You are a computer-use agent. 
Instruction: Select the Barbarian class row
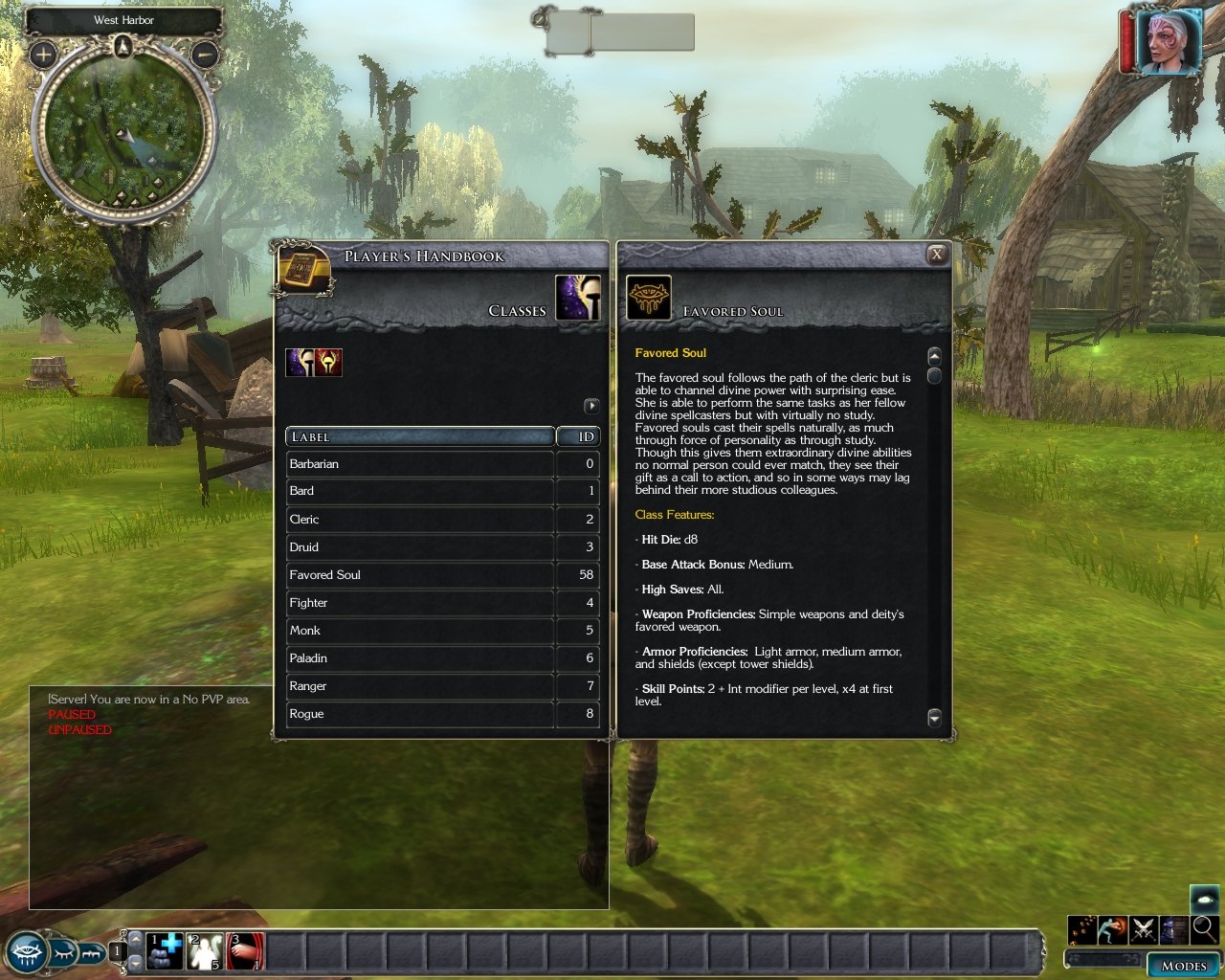(419, 464)
